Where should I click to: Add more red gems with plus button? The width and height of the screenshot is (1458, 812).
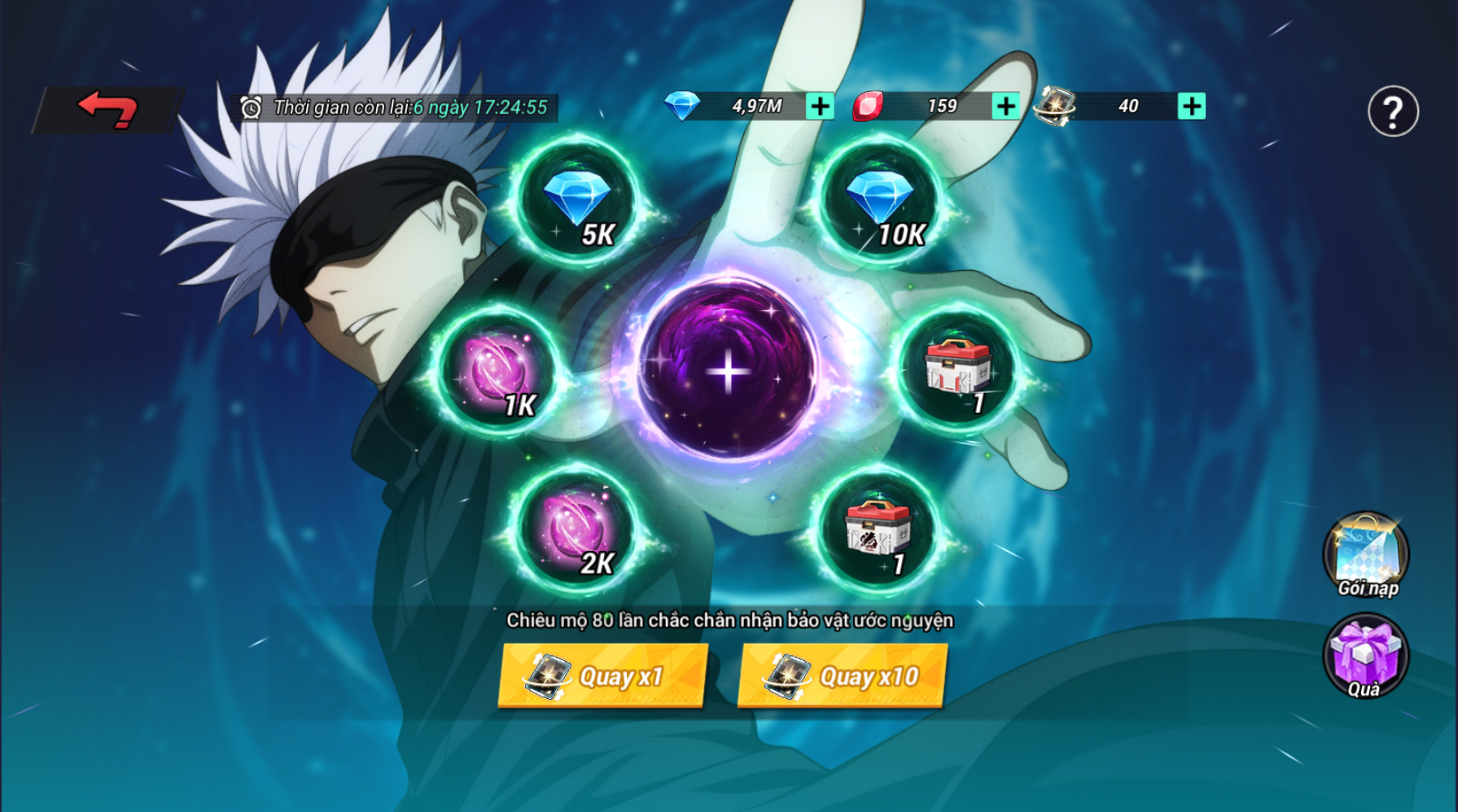click(1006, 107)
